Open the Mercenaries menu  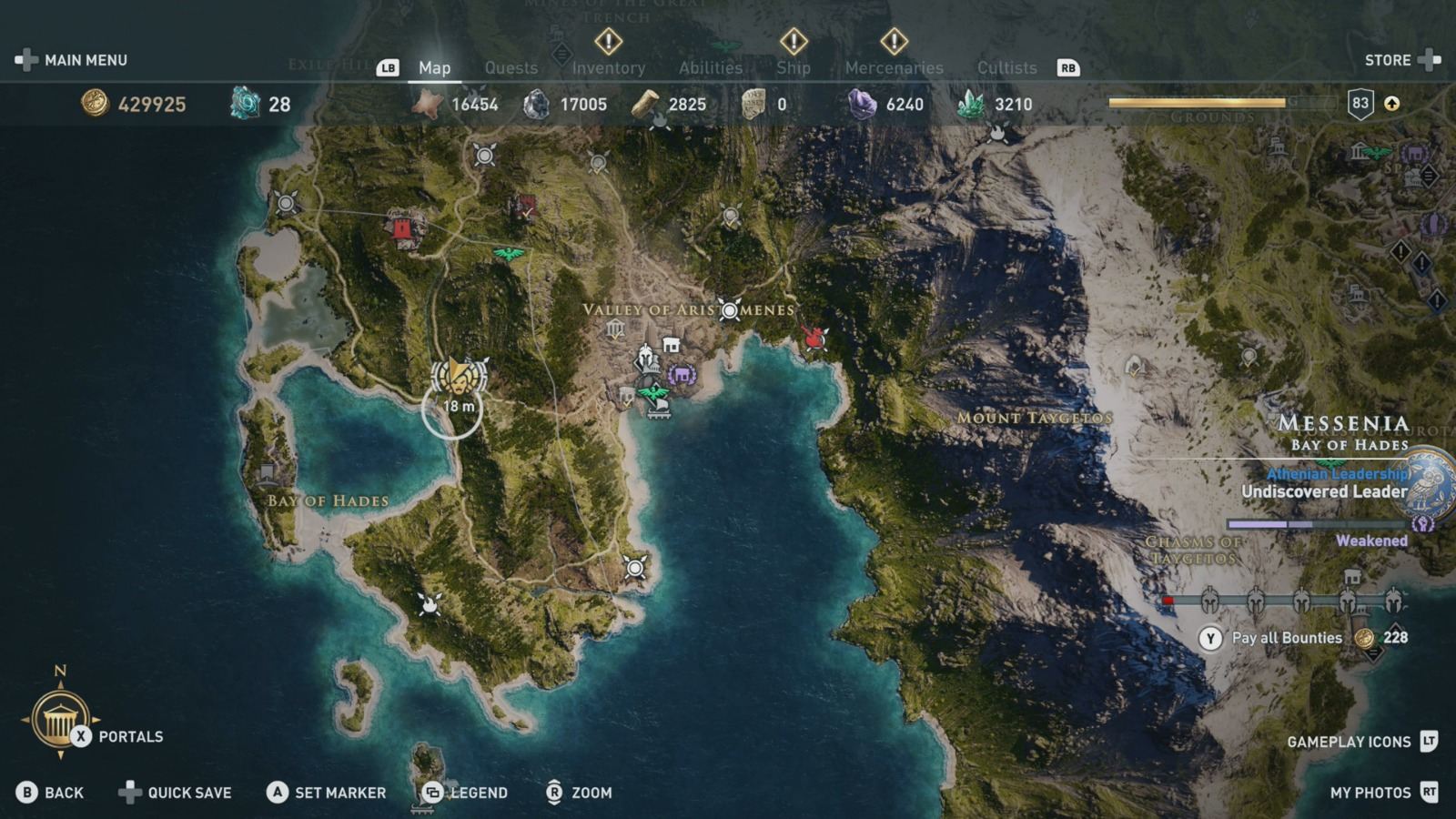click(895, 67)
